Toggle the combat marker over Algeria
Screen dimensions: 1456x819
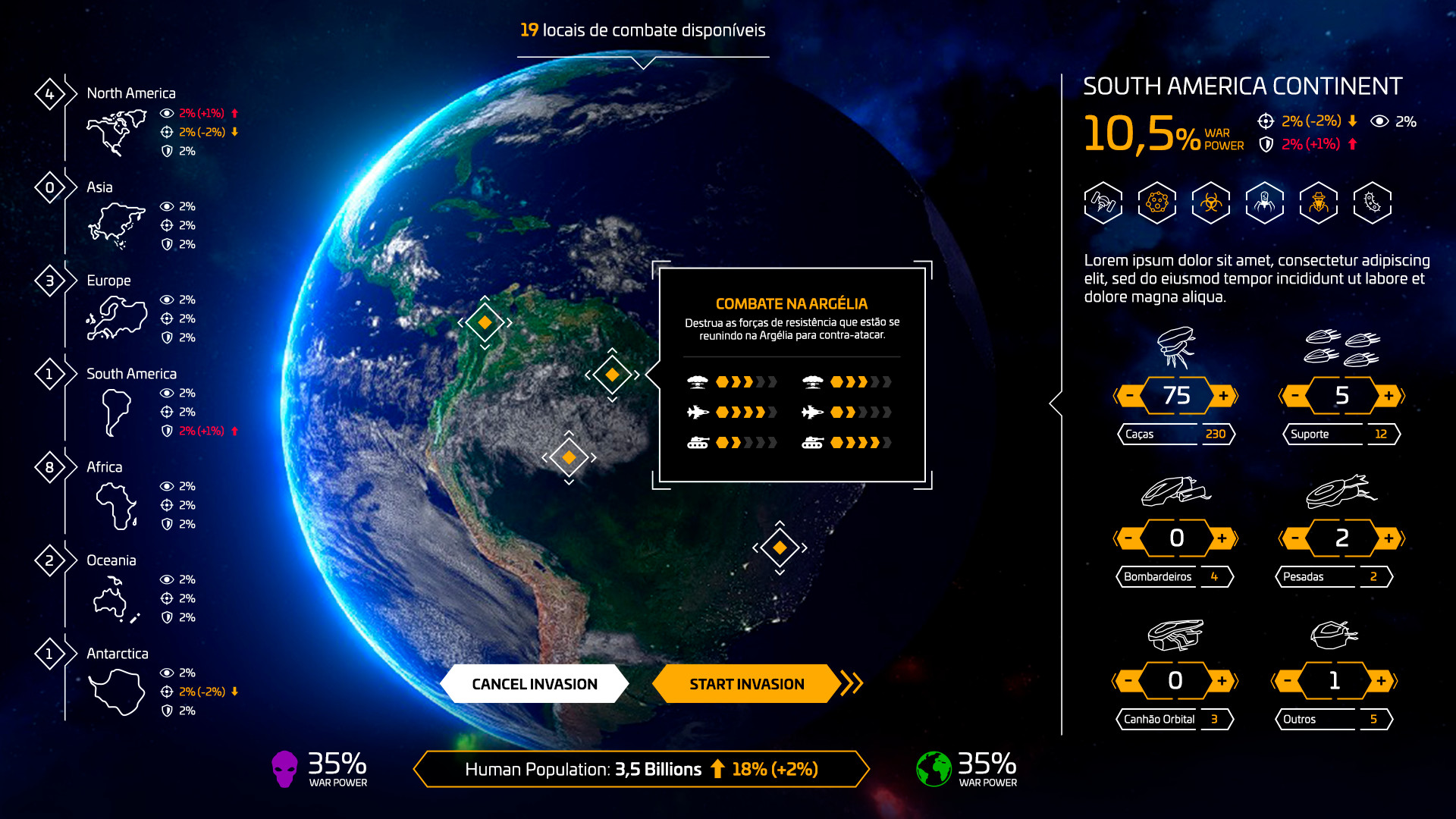click(x=611, y=374)
